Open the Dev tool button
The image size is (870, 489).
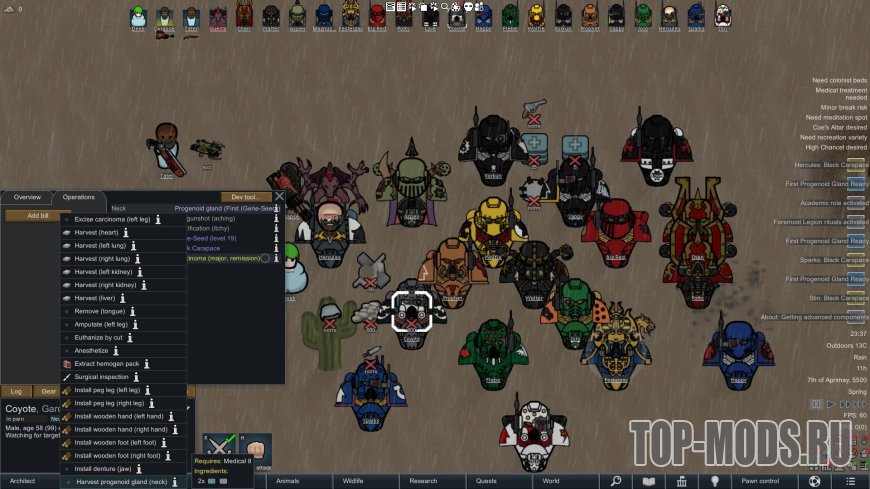click(246, 197)
